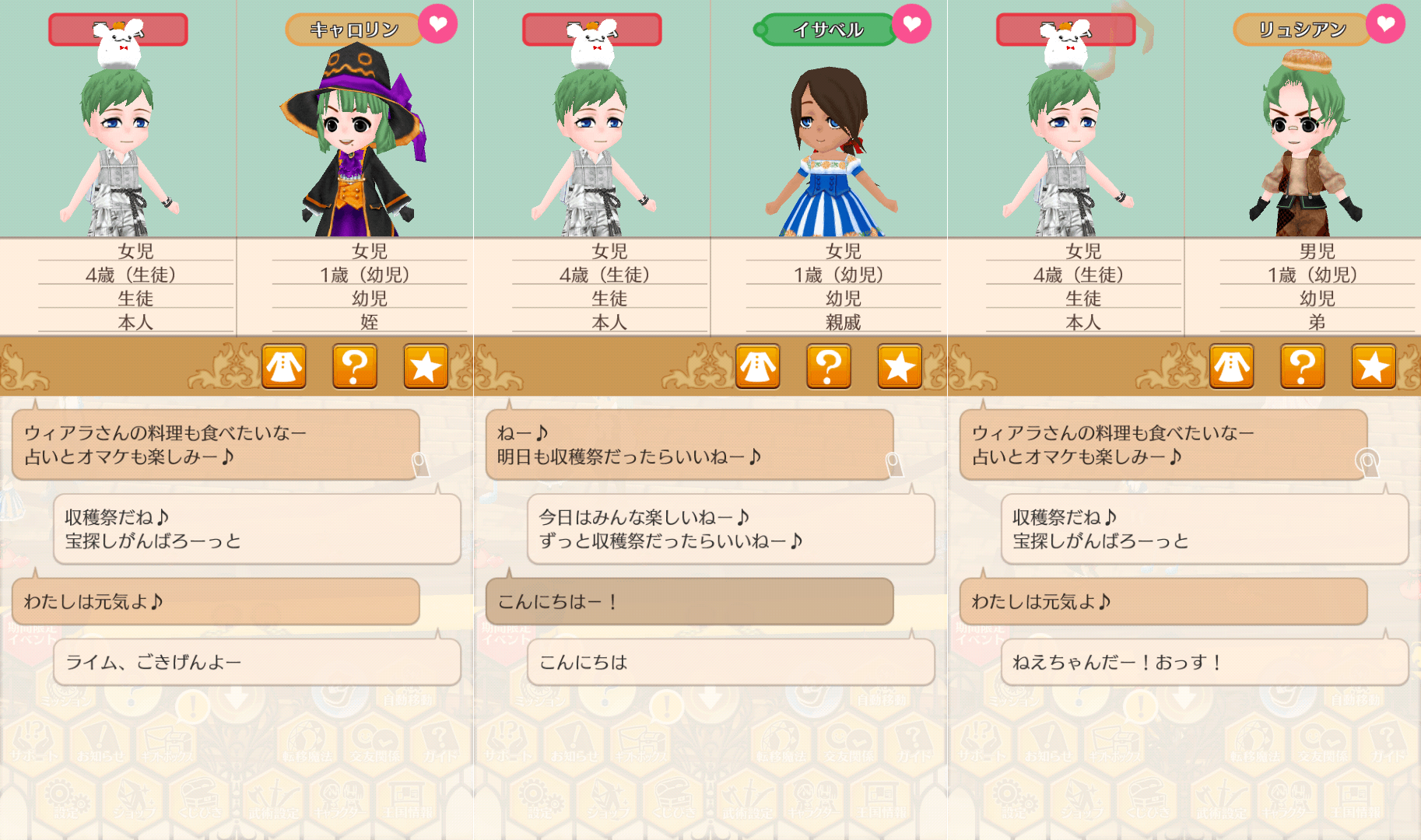Pick the '明日も収穫祭だったらいいねー' dialogue bubble
1421x840 pixels.
(x=689, y=444)
